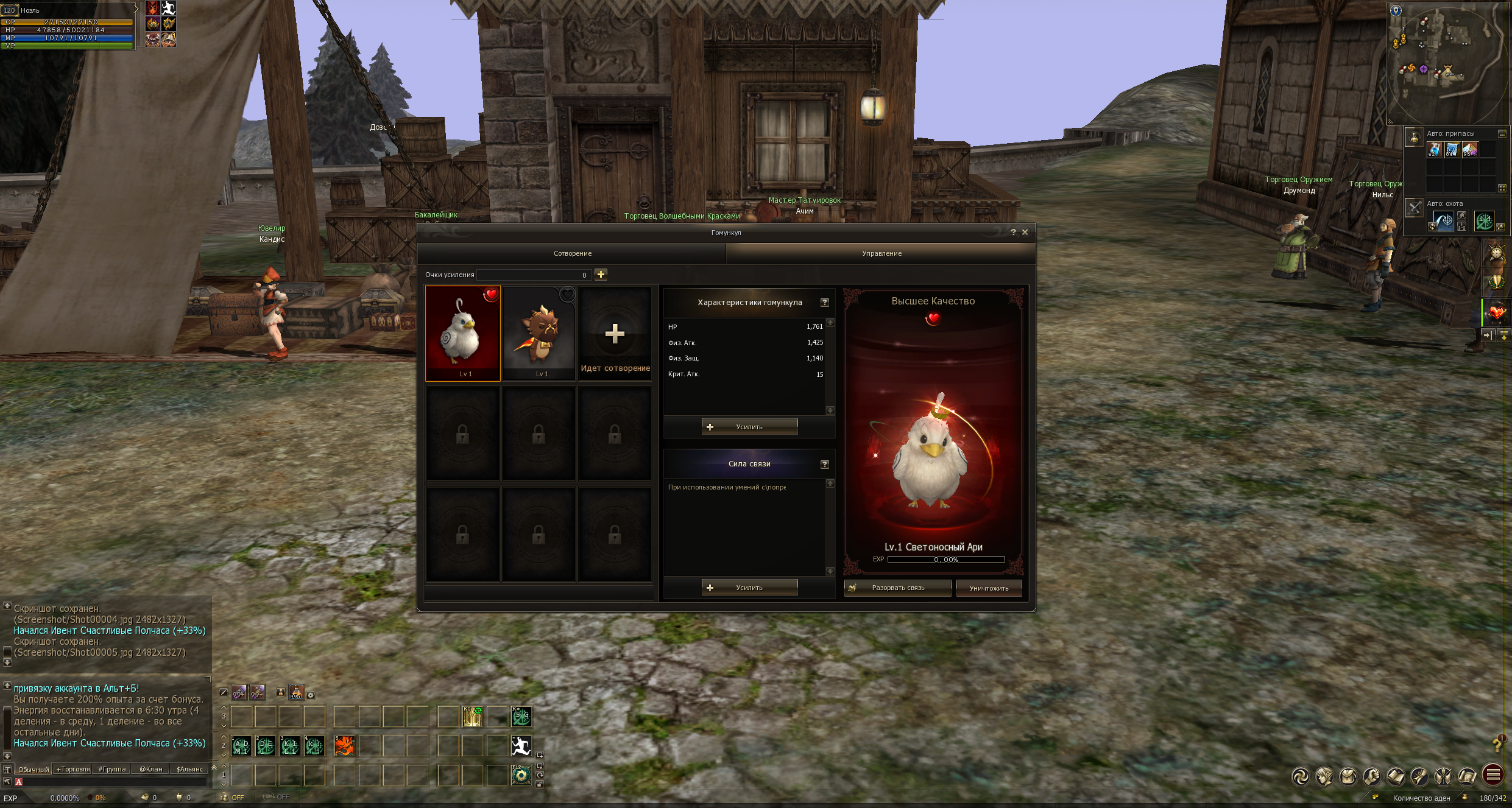Image resolution: width=1512 pixels, height=808 pixels.
Task: Select the @Клан chat tab
Action: click(x=151, y=769)
